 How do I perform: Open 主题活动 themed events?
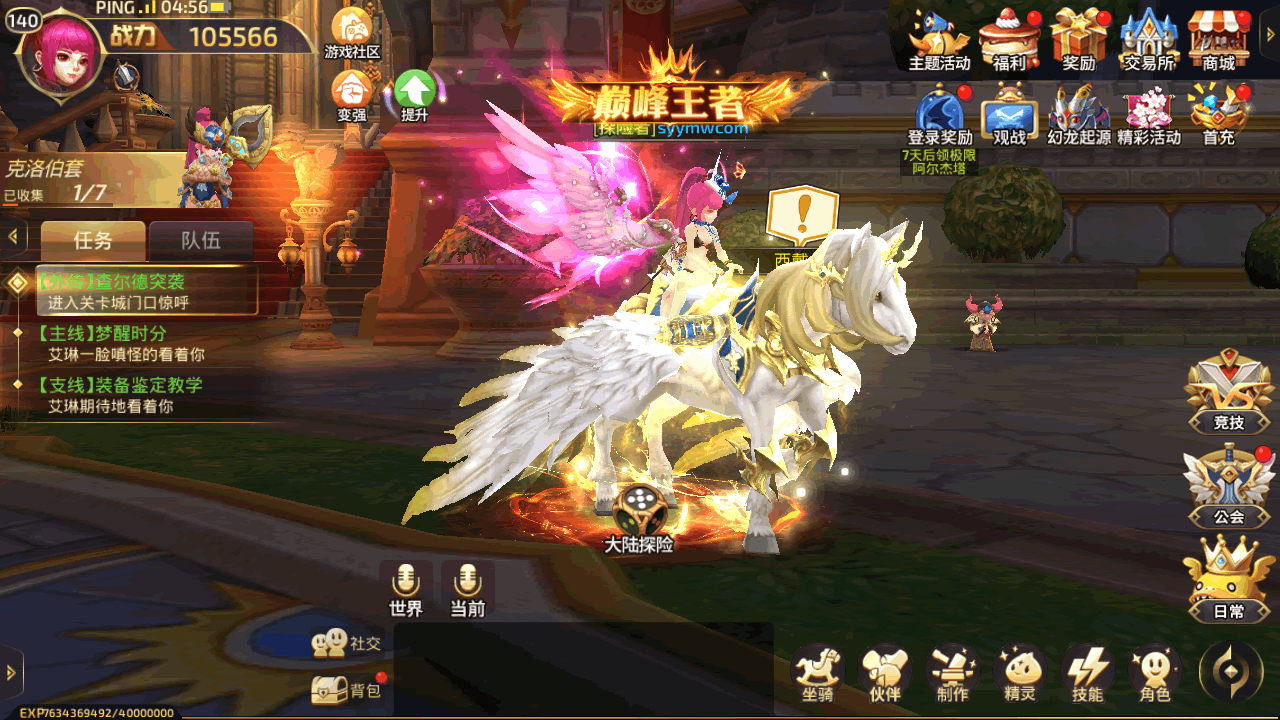point(939,38)
